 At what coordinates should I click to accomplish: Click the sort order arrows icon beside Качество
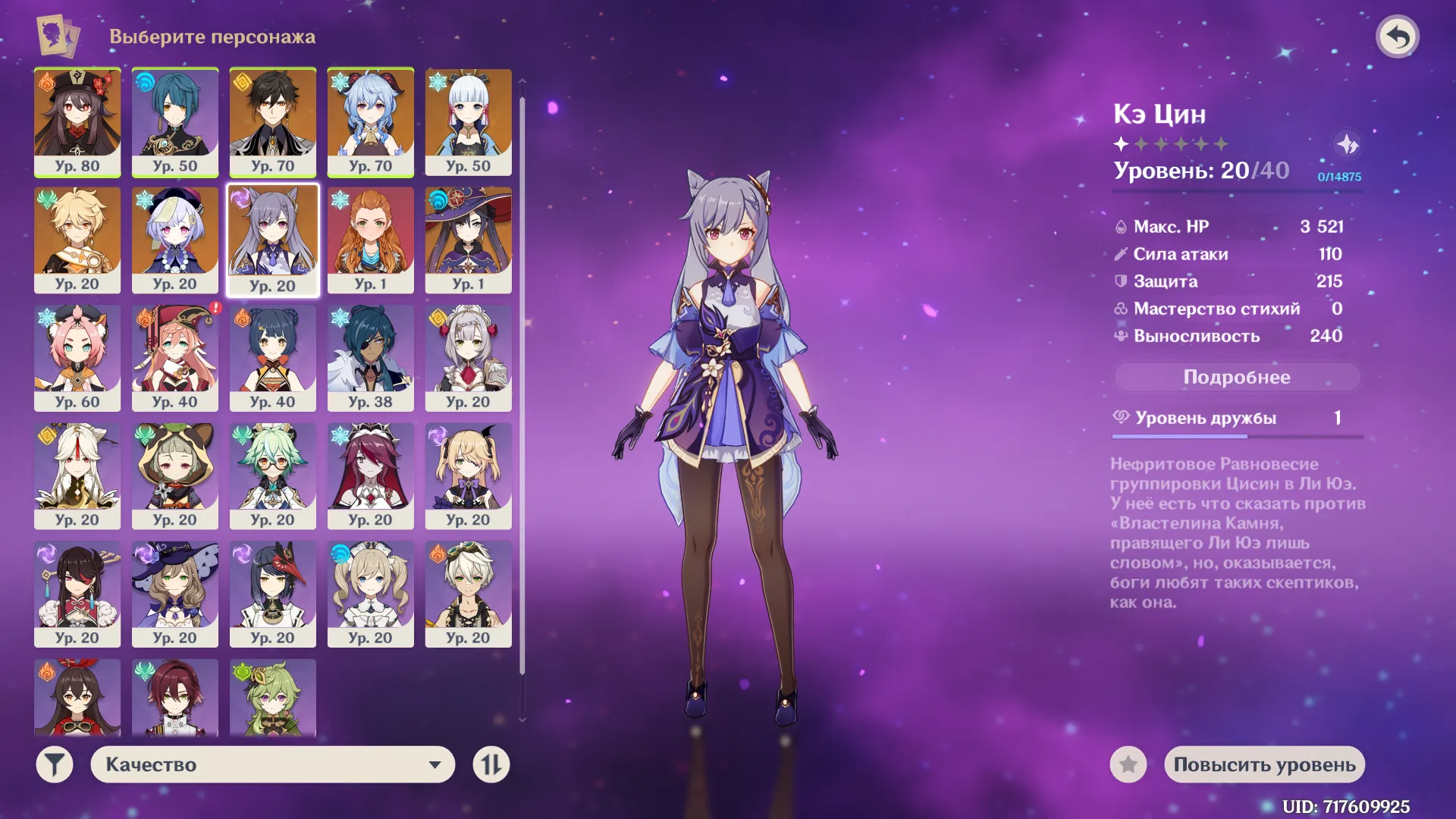point(491,765)
